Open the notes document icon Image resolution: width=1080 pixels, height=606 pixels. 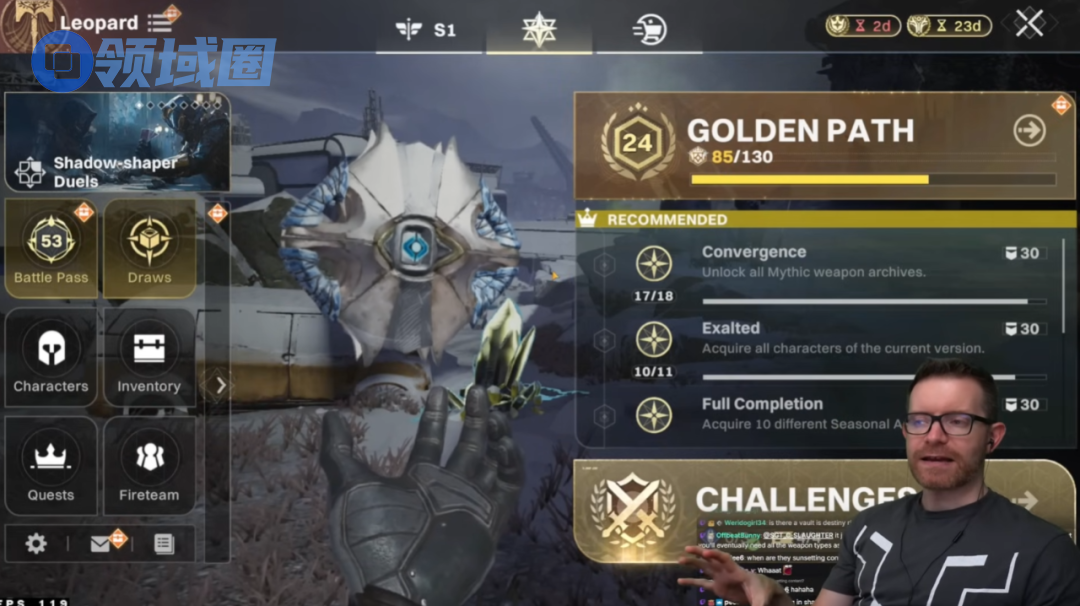click(x=164, y=543)
